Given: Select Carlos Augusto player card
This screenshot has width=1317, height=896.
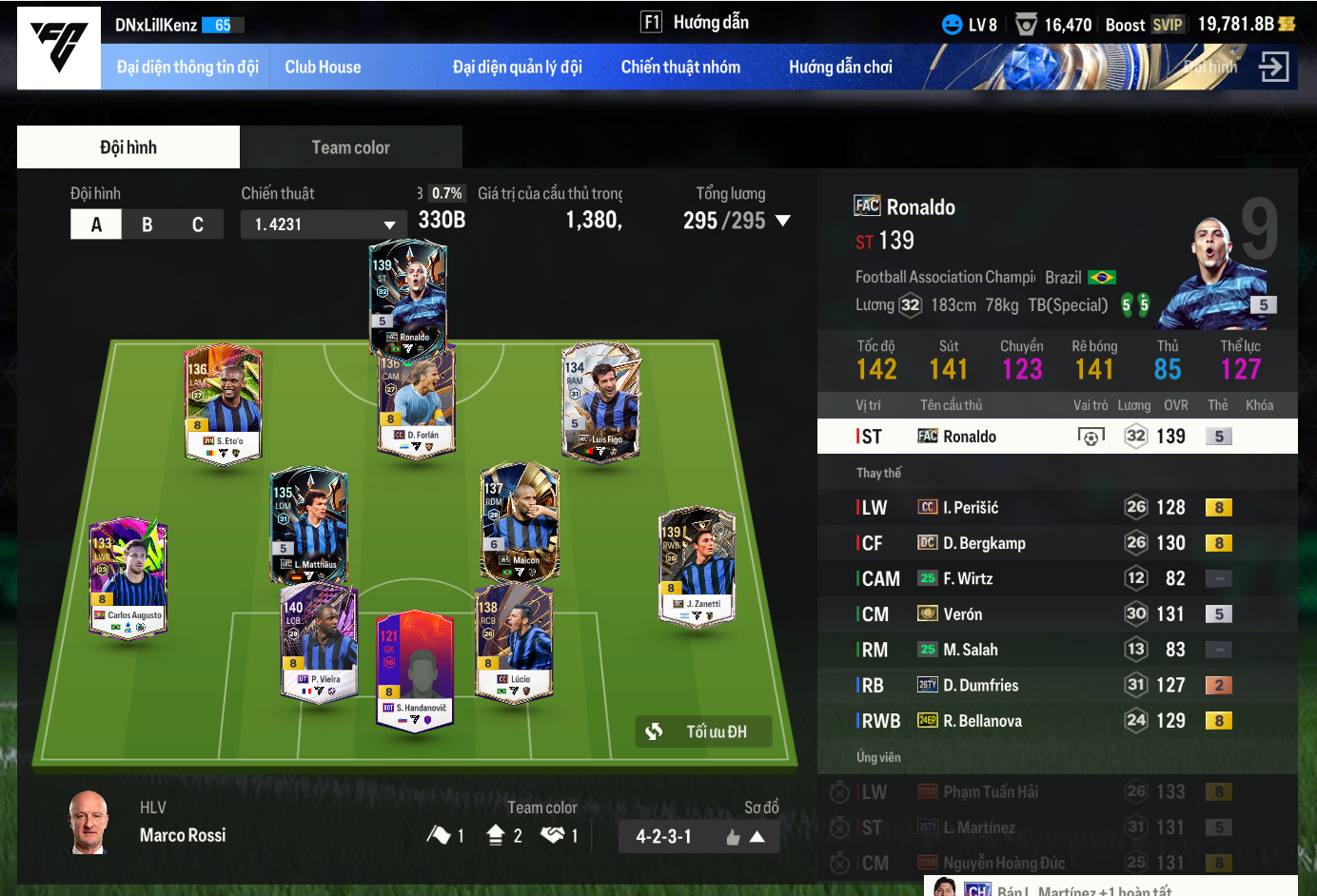Looking at the screenshot, I should (128, 577).
